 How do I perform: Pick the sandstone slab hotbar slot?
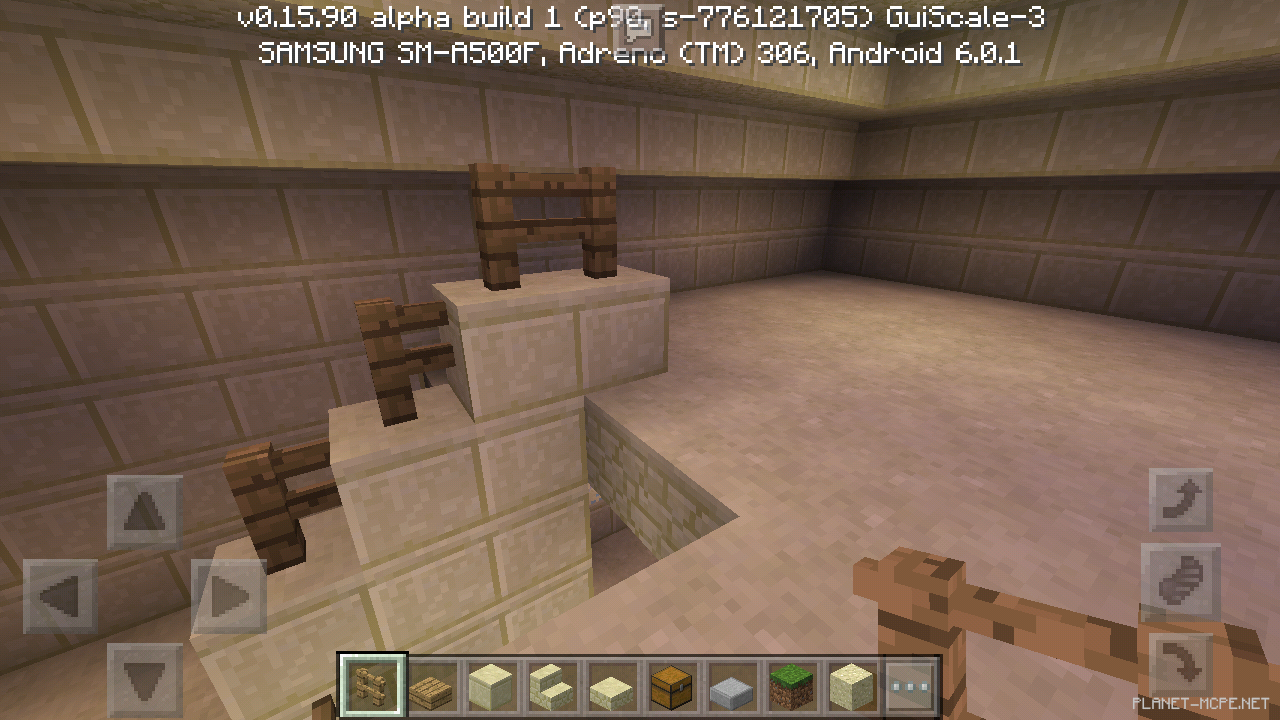(611, 687)
